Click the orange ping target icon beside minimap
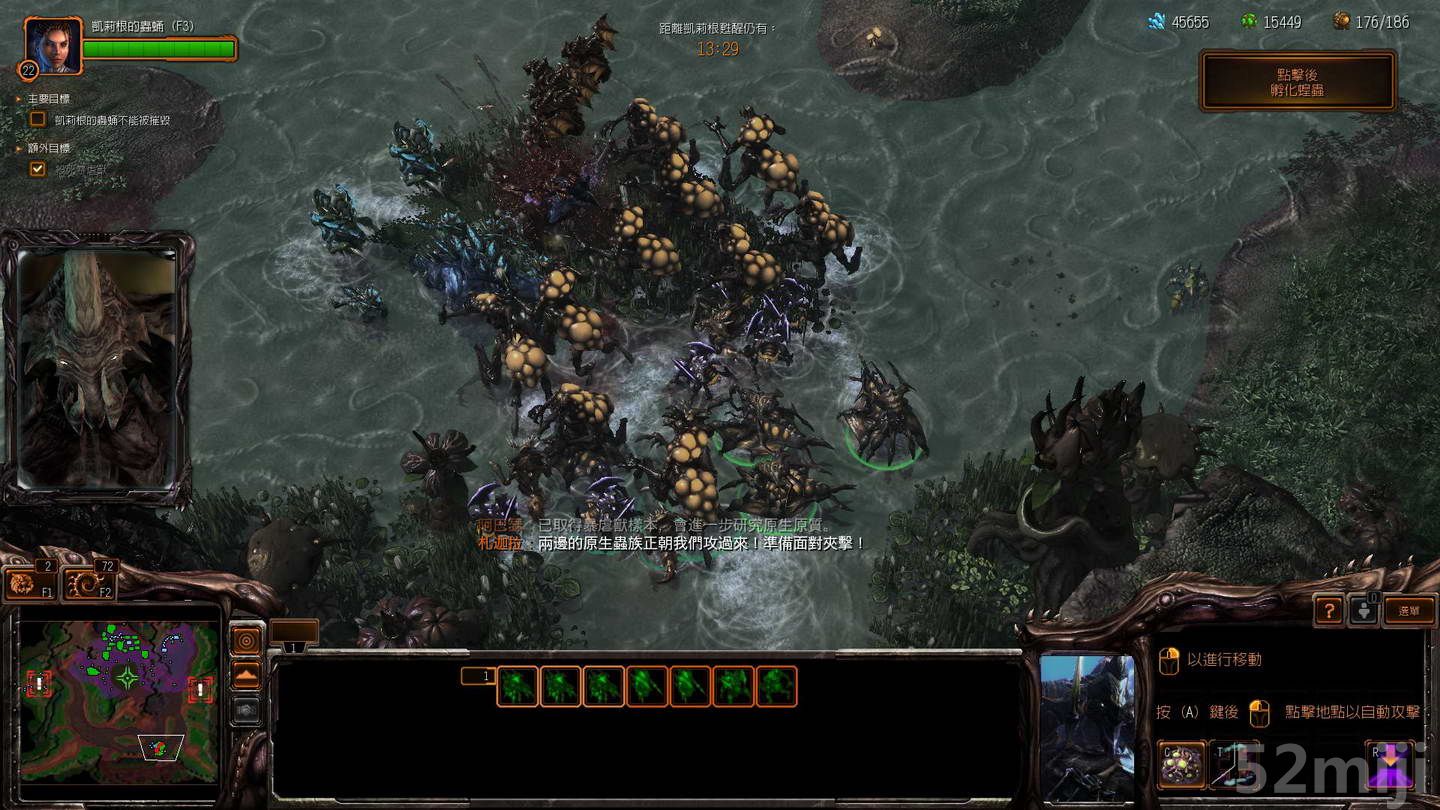 246,640
